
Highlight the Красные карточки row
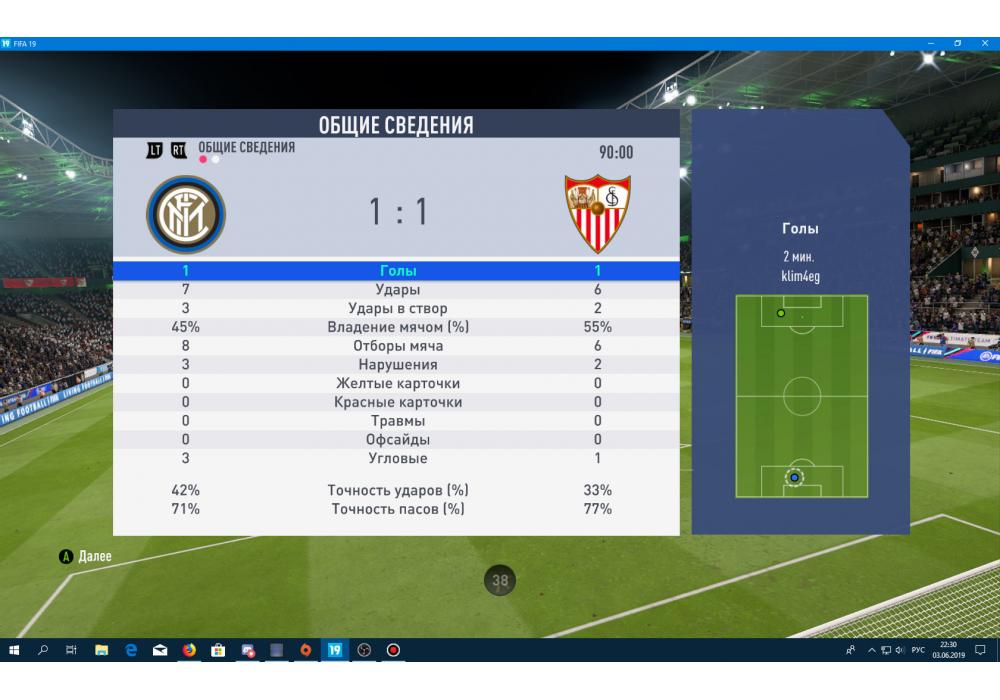[398, 402]
